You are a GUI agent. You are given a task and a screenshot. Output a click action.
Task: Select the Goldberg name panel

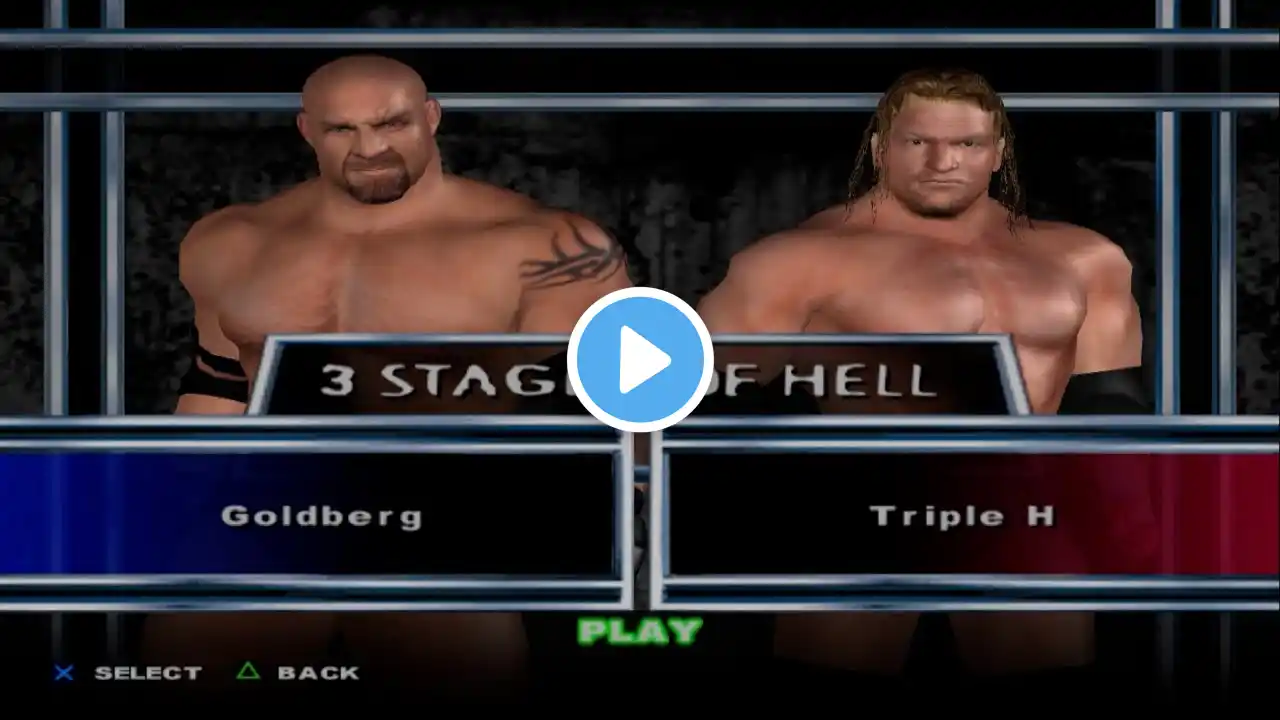[x=320, y=516]
